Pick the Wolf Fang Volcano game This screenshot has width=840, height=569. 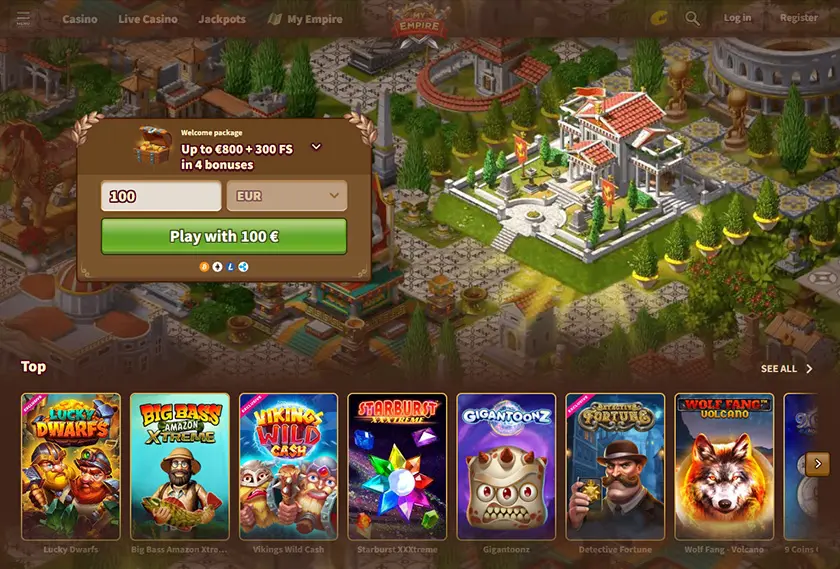point(724,466)
